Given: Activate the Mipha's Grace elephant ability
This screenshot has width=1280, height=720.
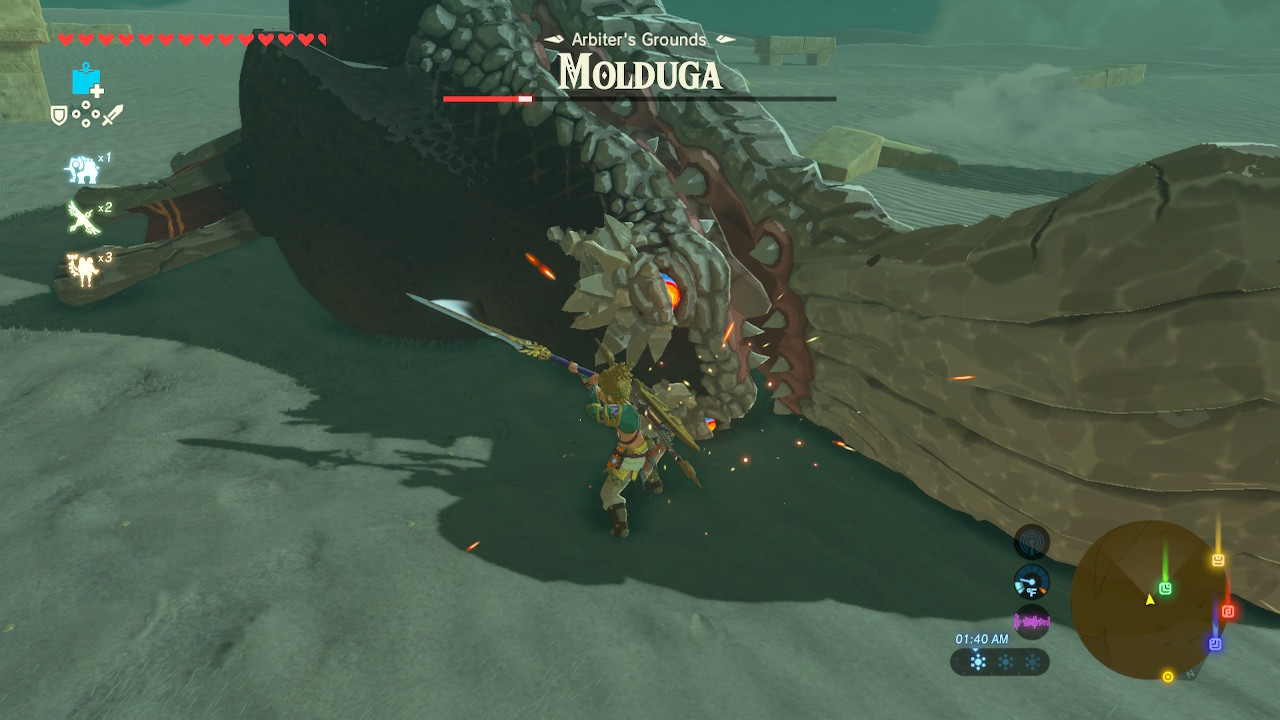Looking at the screenshot, I should point(82,169).
